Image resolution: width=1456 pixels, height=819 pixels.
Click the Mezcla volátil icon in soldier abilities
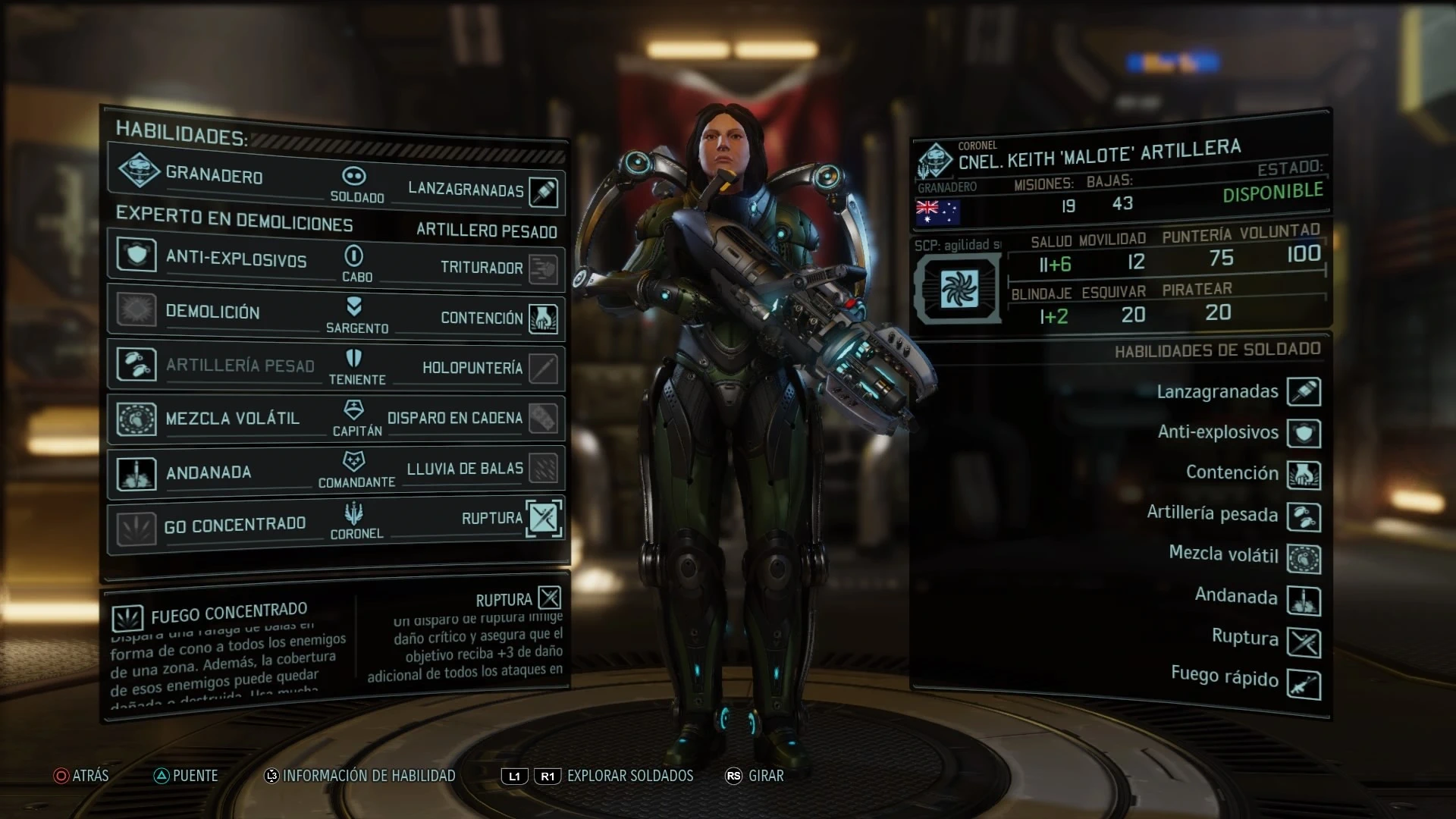1304,559
